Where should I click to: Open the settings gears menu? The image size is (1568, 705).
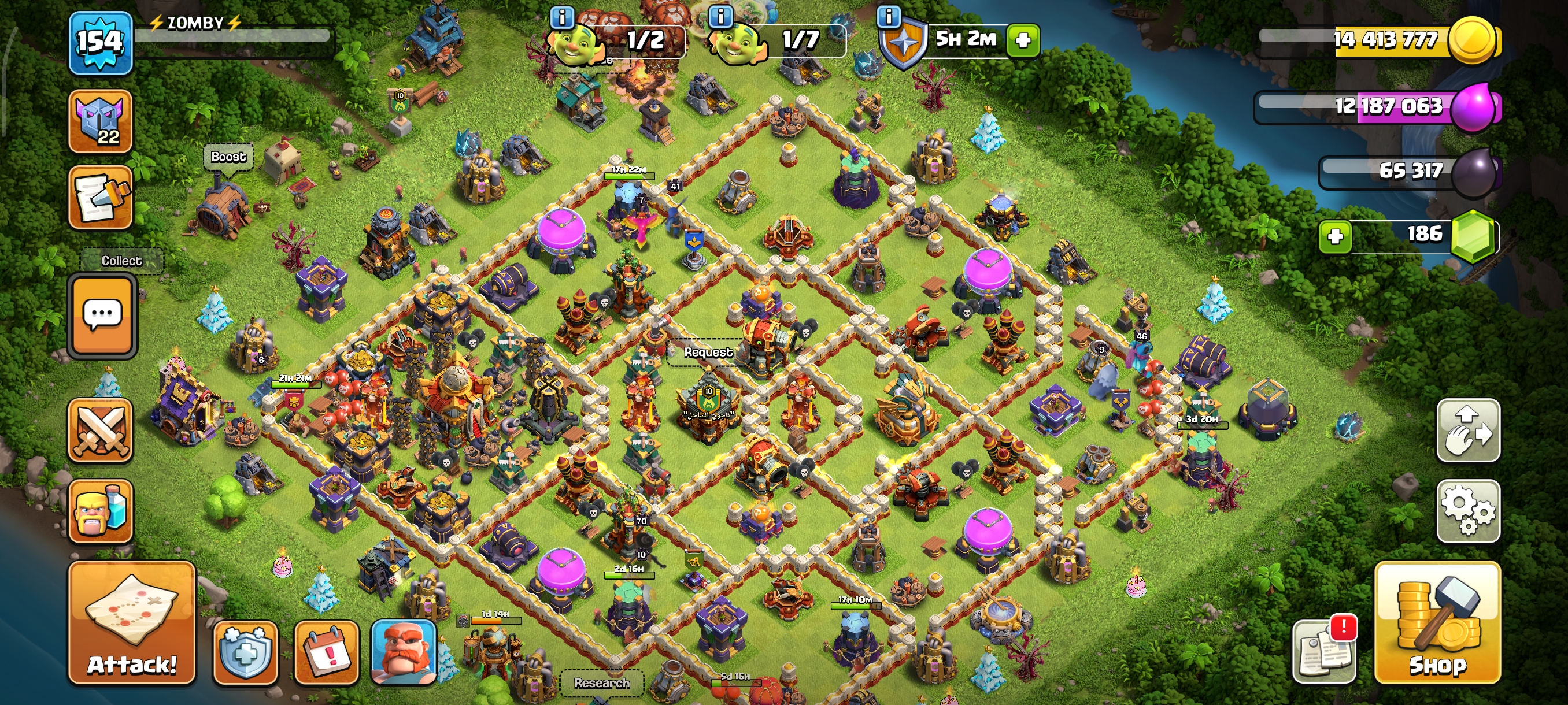[1467, 511]
